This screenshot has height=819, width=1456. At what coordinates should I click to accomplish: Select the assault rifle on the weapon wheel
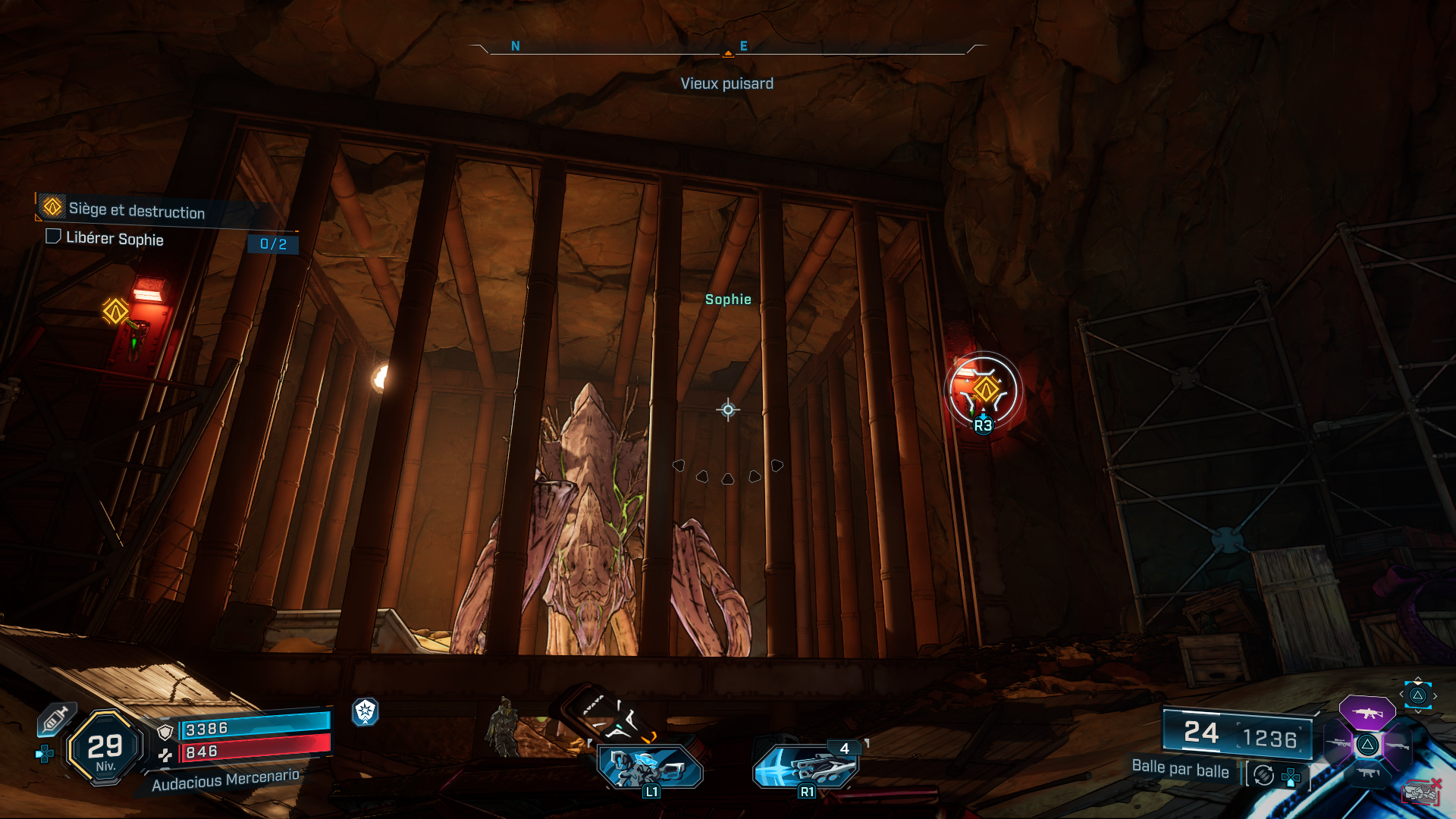(1368, 714)
